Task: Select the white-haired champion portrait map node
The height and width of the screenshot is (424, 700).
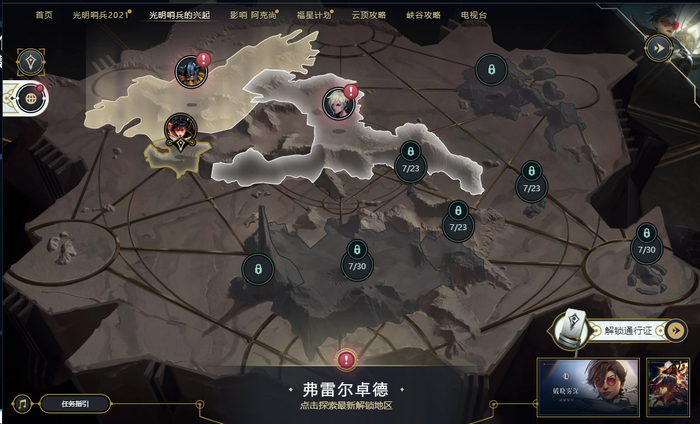Action: [336, 101]
